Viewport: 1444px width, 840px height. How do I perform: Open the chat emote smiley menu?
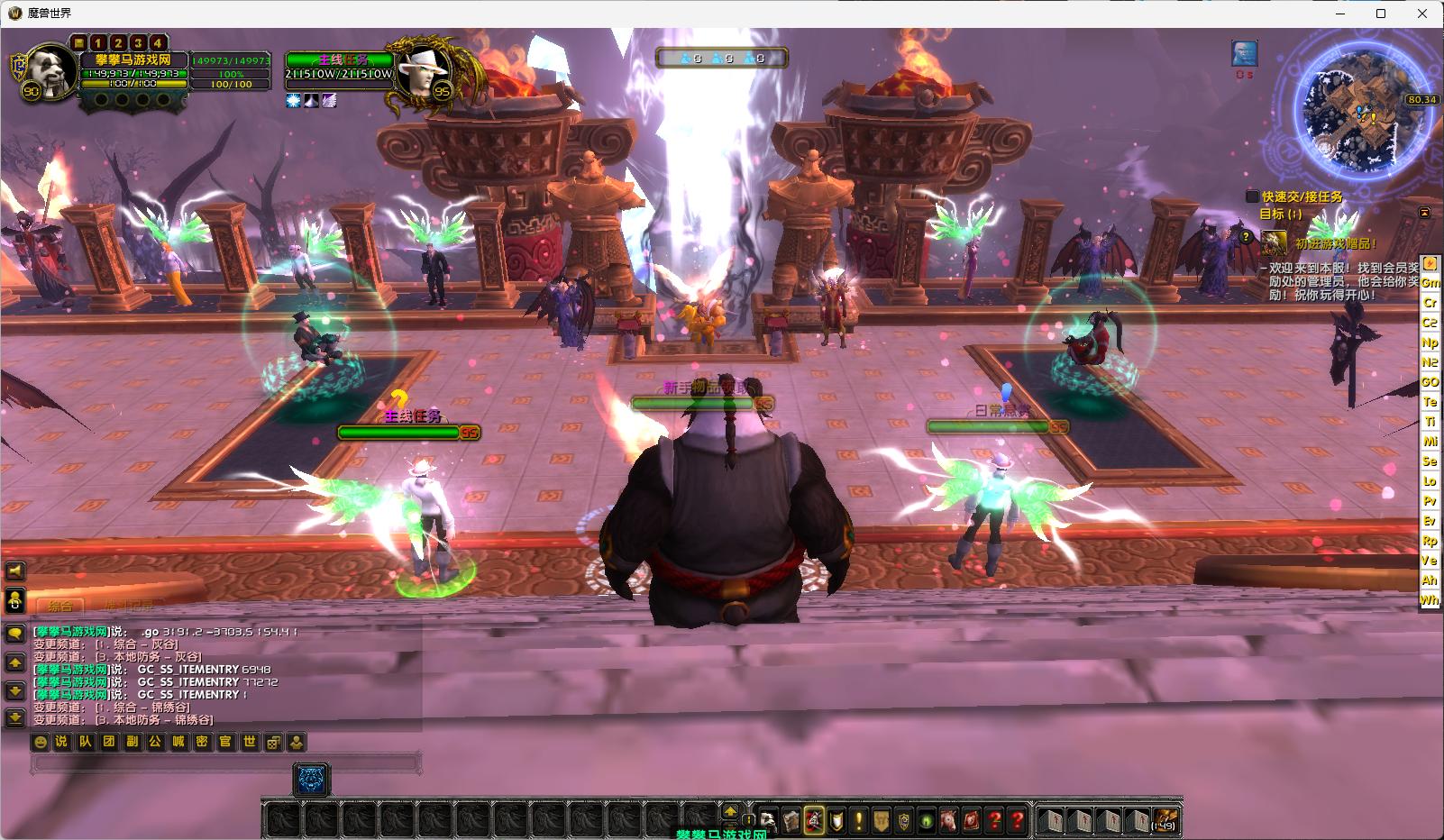tap(40, 742)
